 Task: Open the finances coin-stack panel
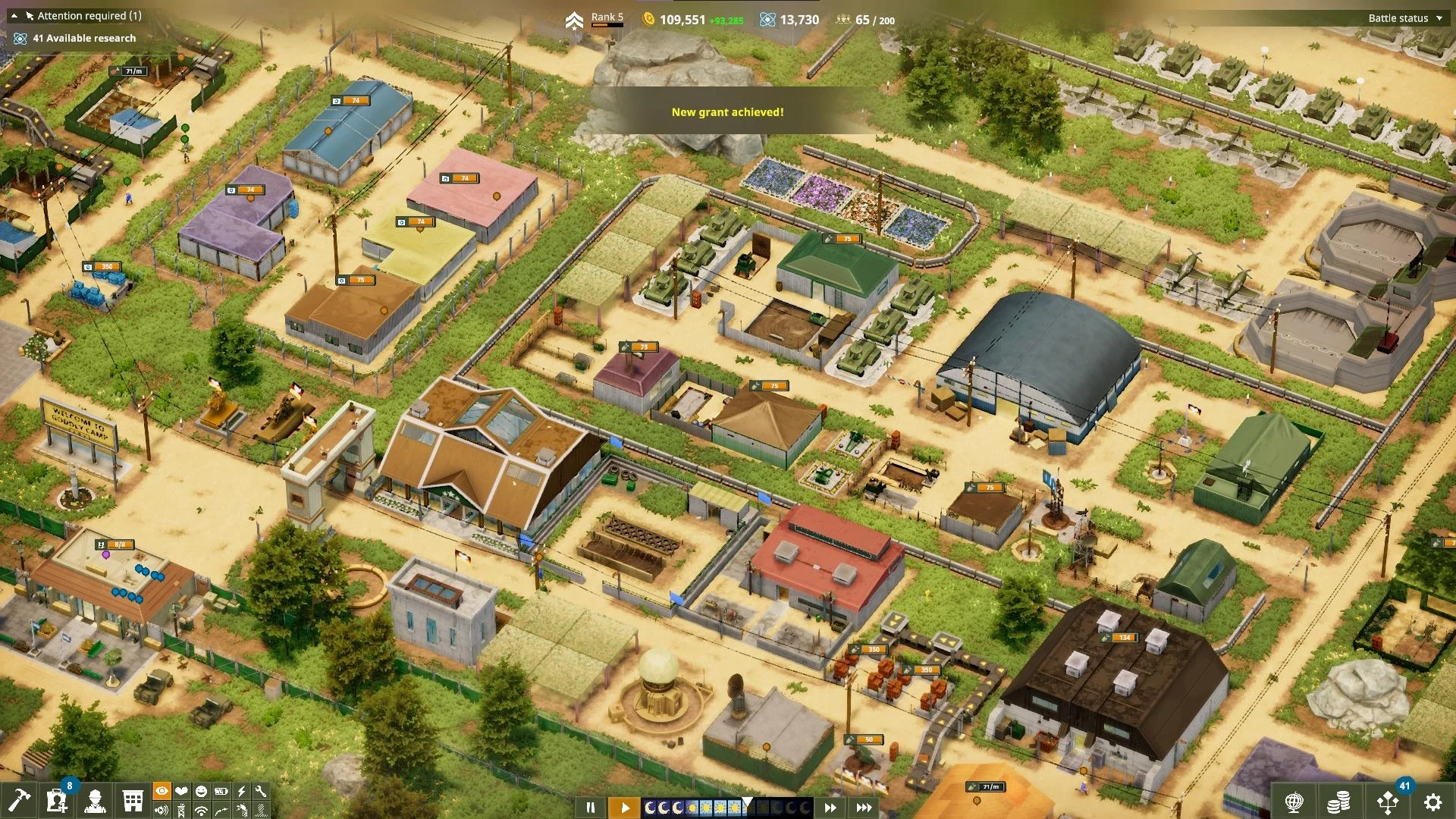[x=1338, y=802]
